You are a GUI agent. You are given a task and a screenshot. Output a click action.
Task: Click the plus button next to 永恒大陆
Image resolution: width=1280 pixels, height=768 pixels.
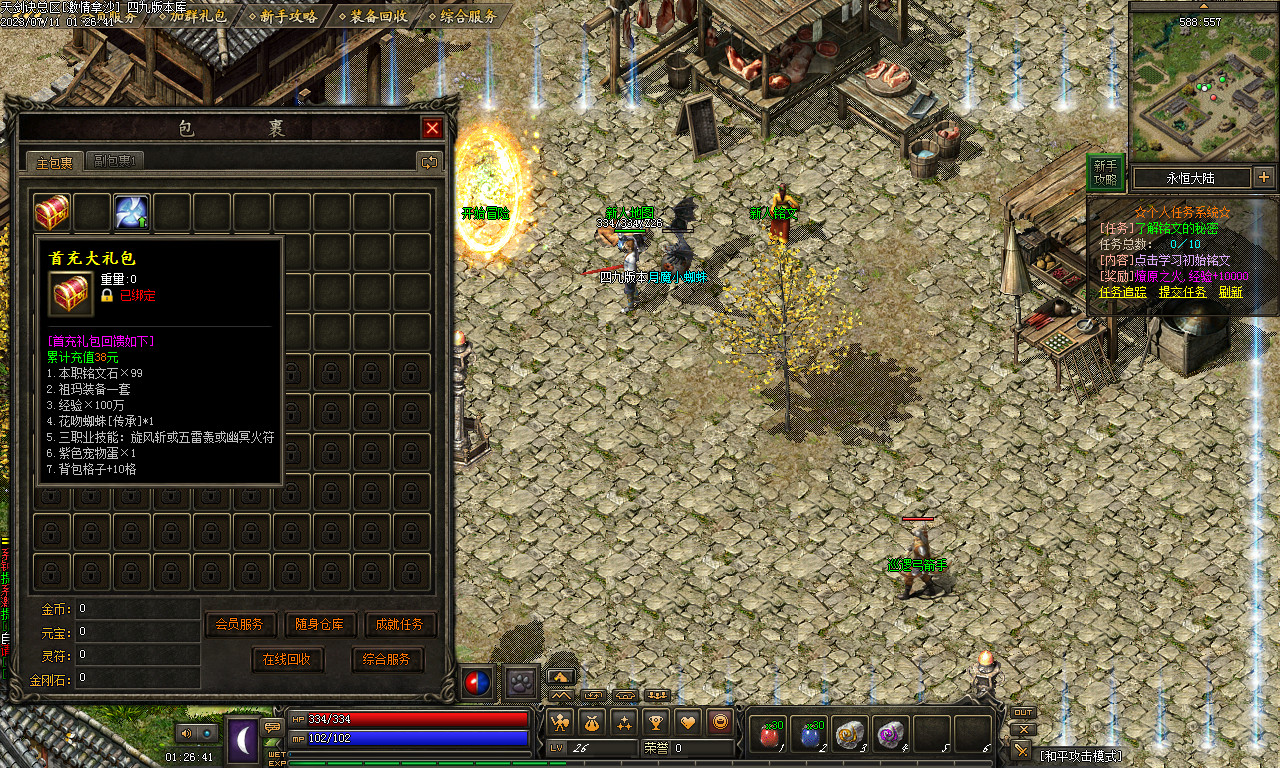(1264, 177)
